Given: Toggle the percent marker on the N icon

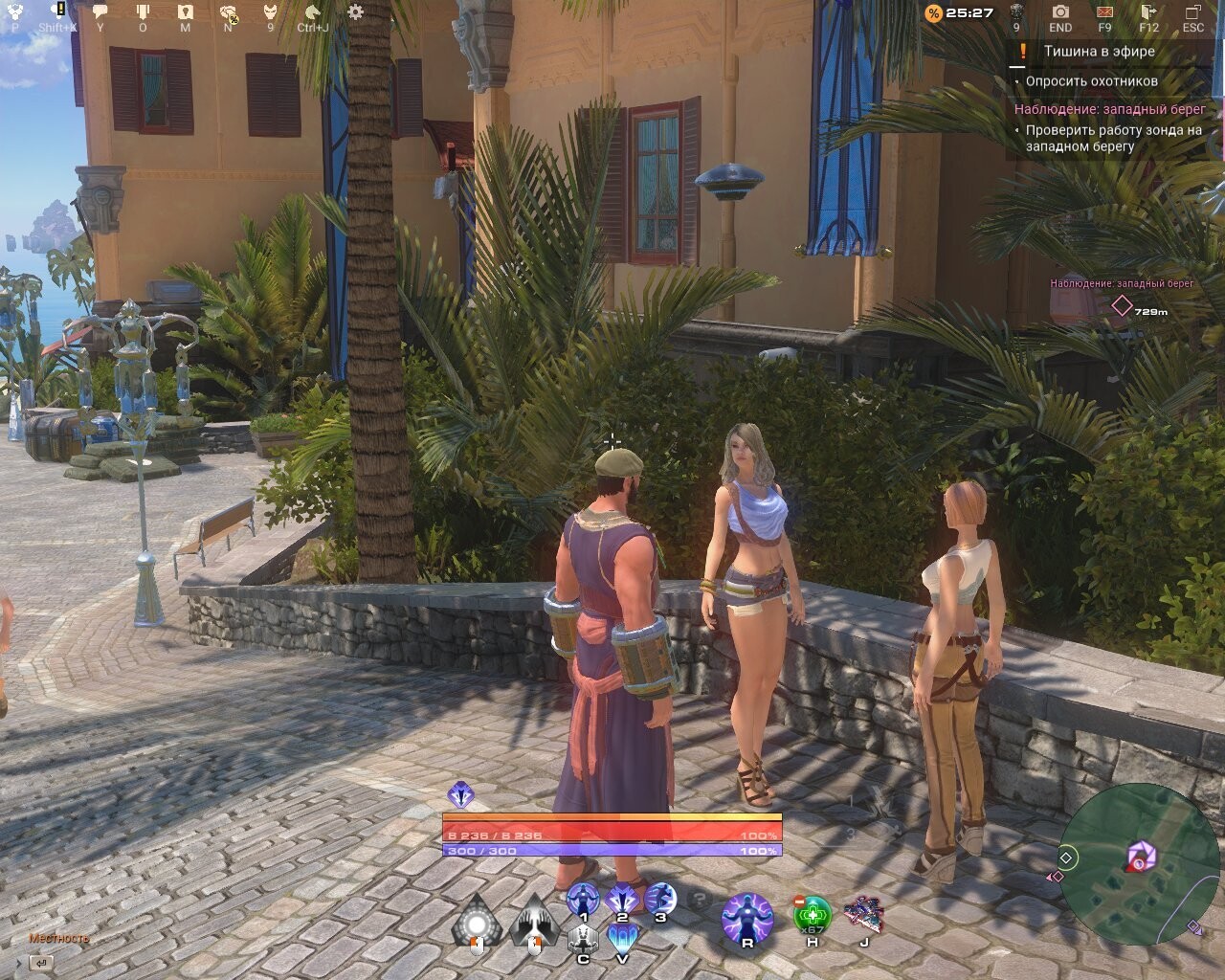Looking at the screenshot, I should point(234,18).
